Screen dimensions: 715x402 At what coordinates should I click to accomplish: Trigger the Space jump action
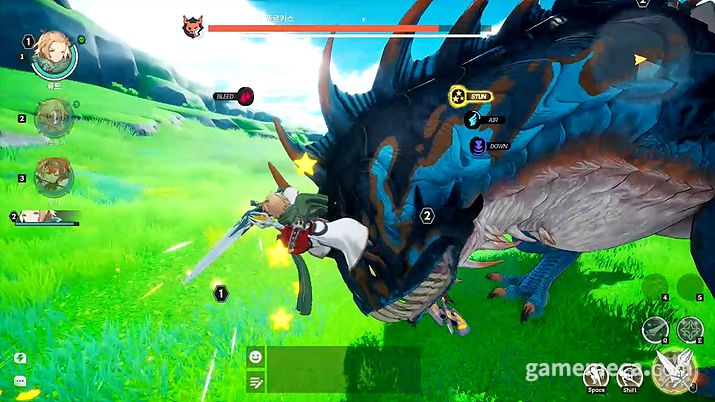pyautogui.click(x=597, y=377)
